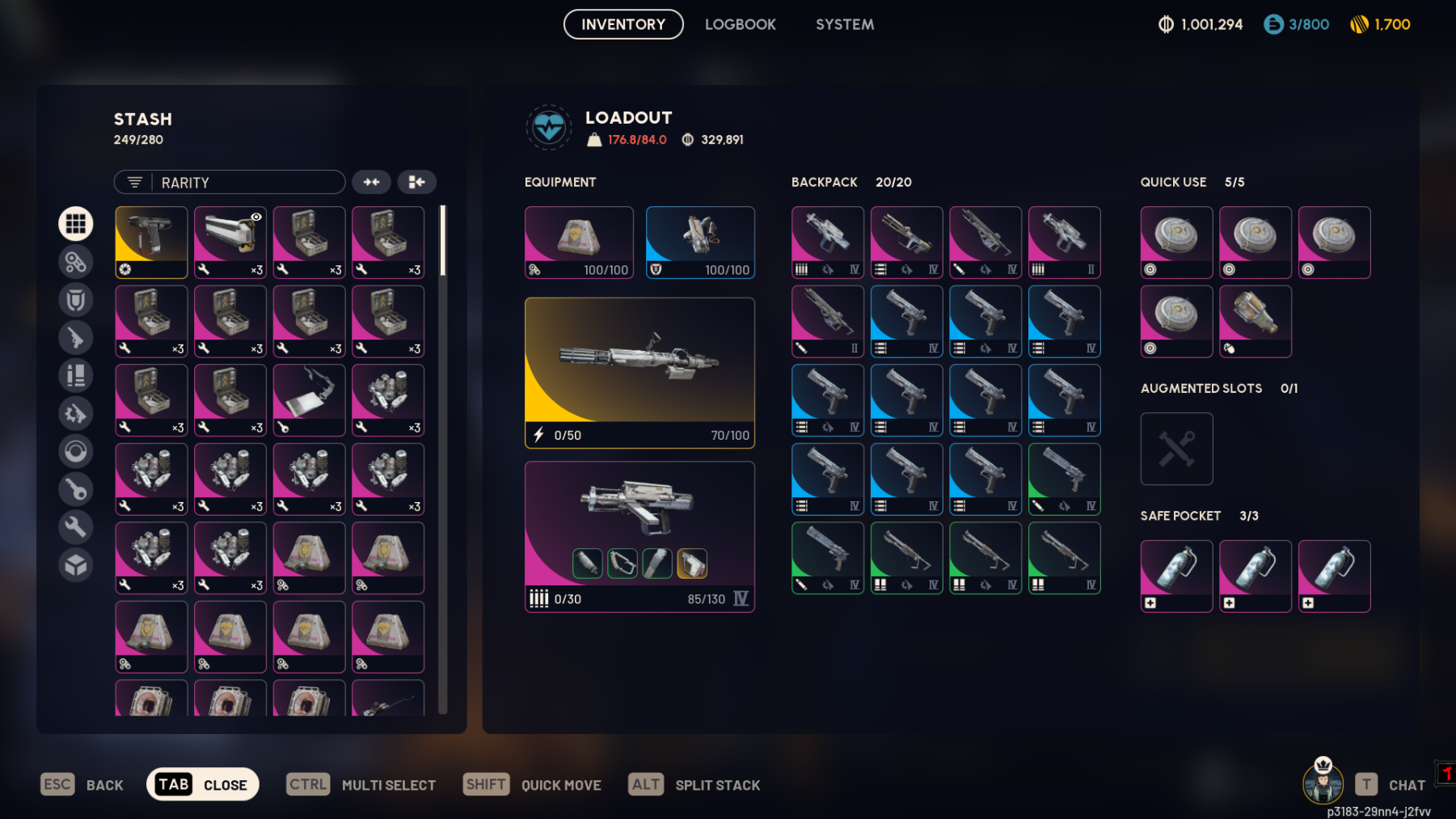
Task: Click the TAB CLOSE button at bottom left
Action: (x=202, y=783)
